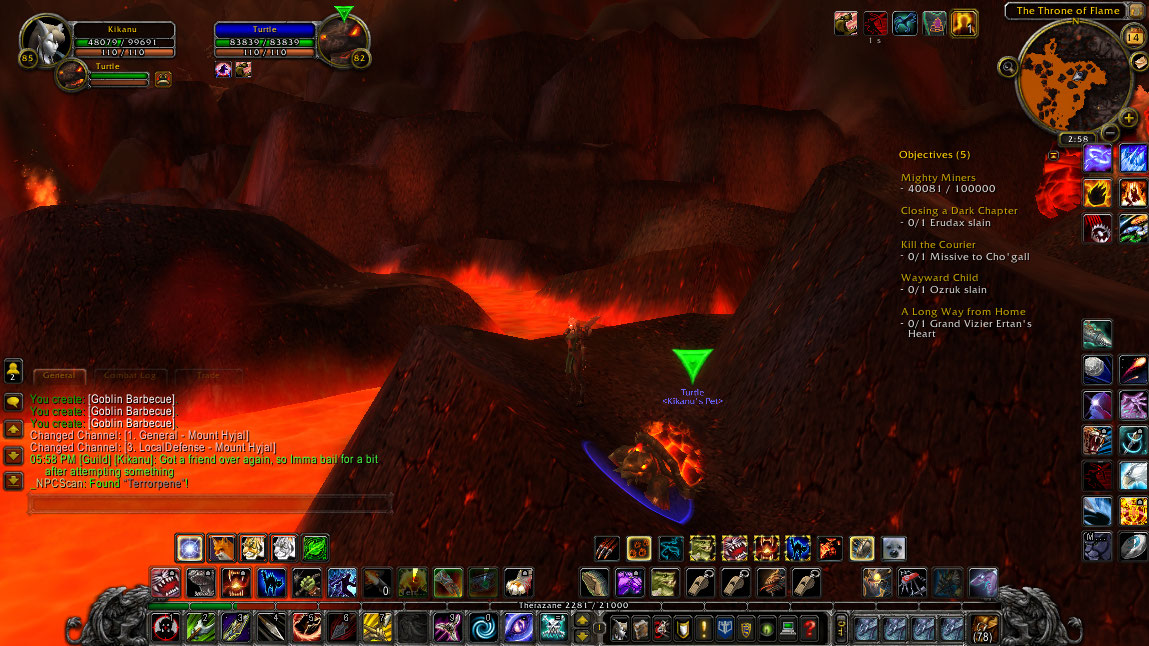The height and width of the screenshot is (646, 1149).
Task: Show the Wayward Child quest details
Action: pyautogui.click(x=937, y=278)
